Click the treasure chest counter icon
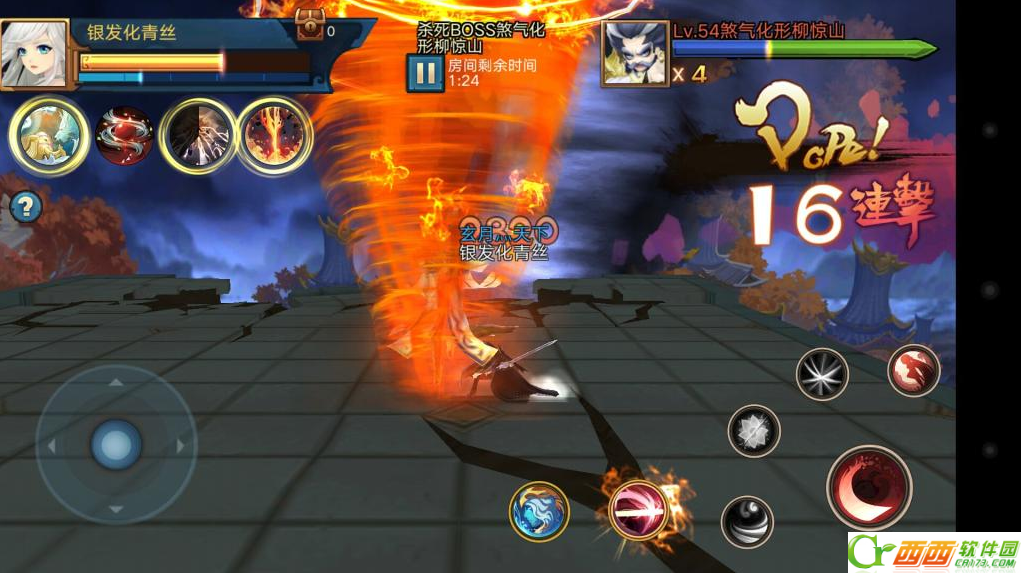 tap(311, 26)
